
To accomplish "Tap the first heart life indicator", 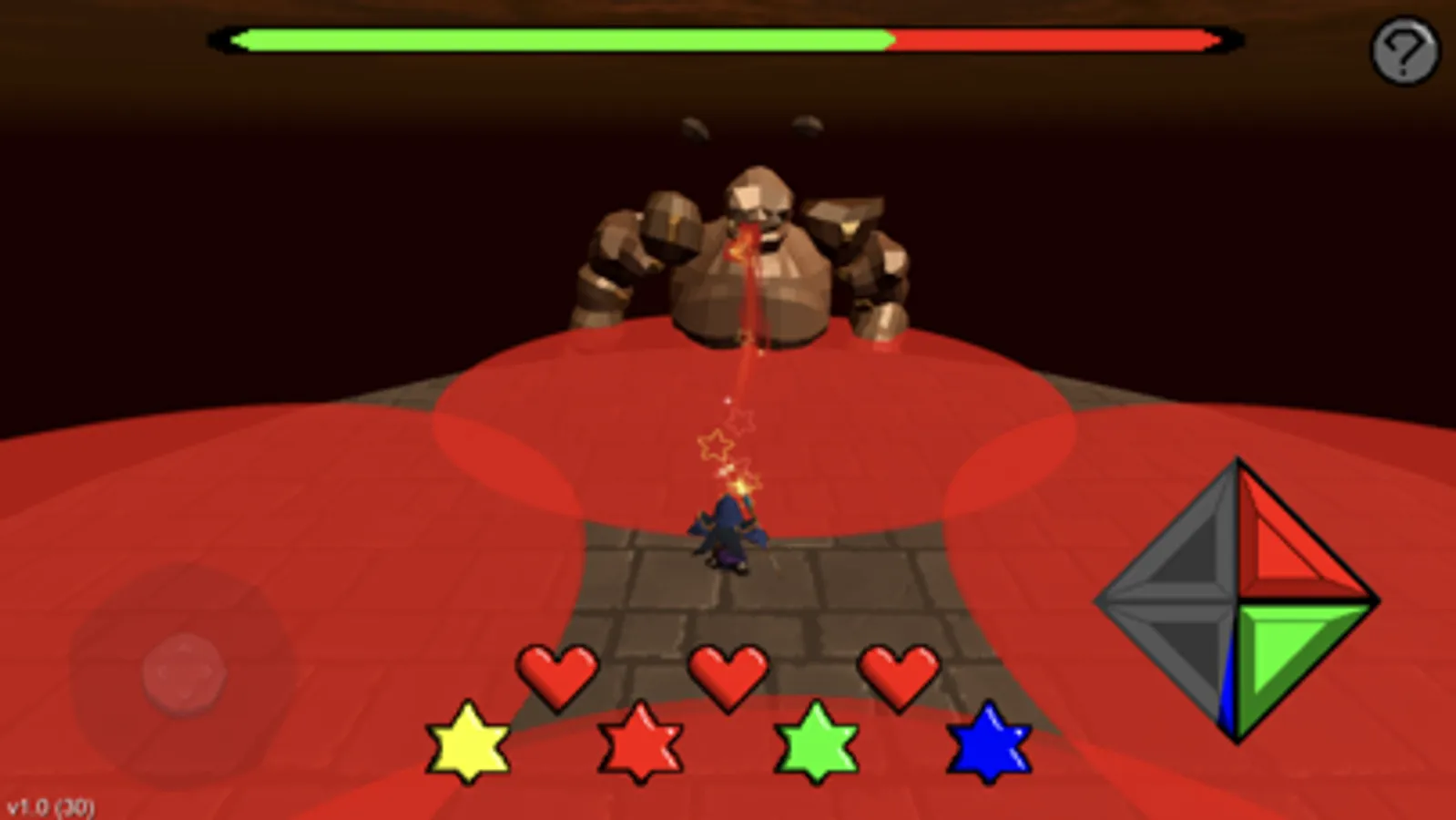I will coord(557,674).
